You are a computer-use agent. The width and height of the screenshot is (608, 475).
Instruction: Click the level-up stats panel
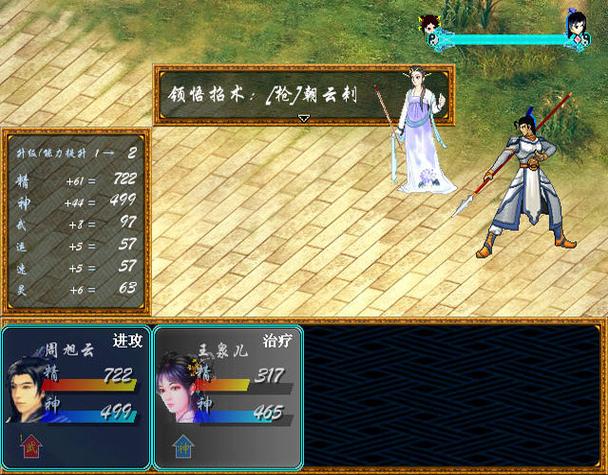77,220
